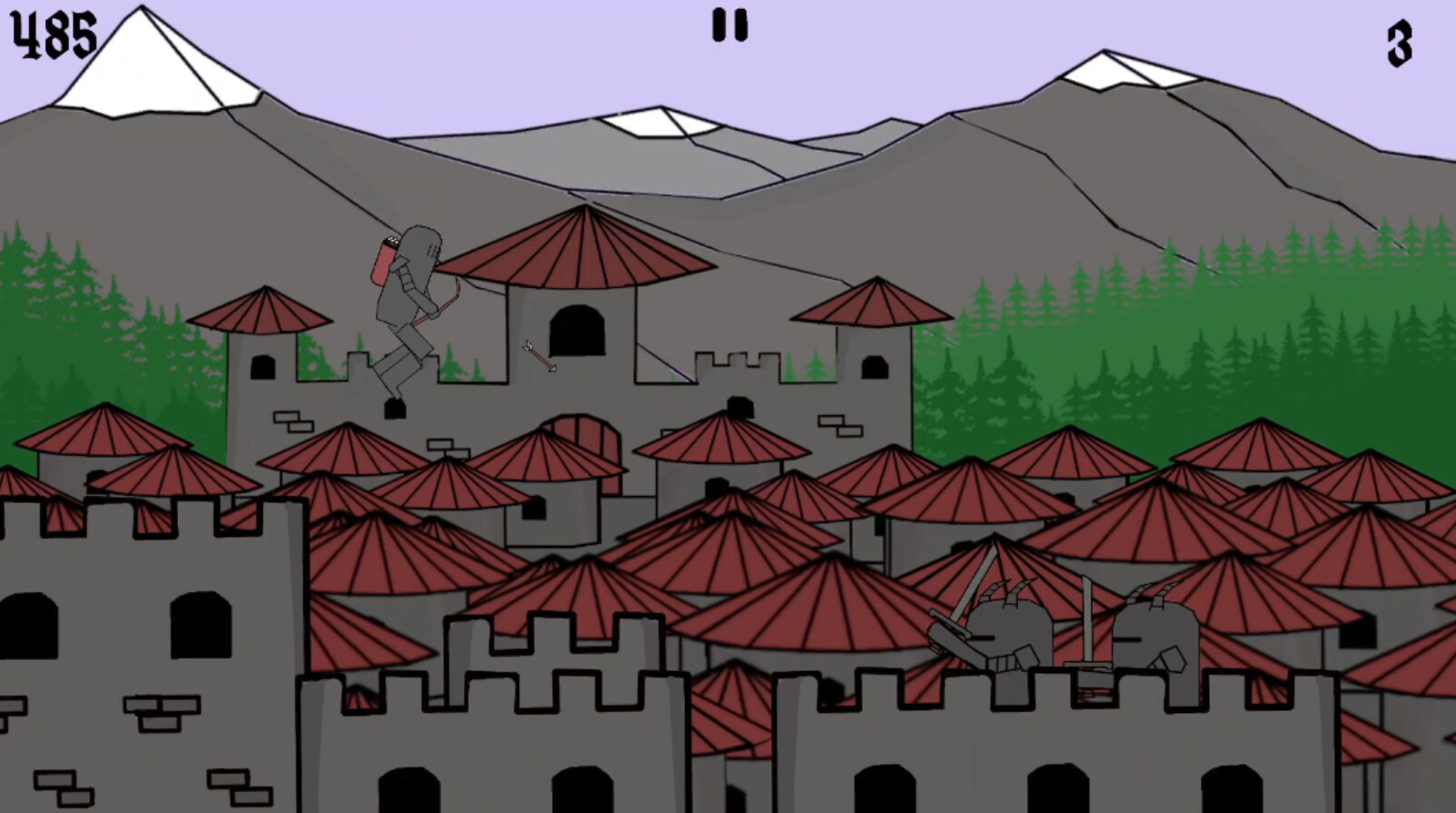Click the red quiver on the archer's back
The height and width of the screenshot is (813, 1456).
tap(382, 263)
